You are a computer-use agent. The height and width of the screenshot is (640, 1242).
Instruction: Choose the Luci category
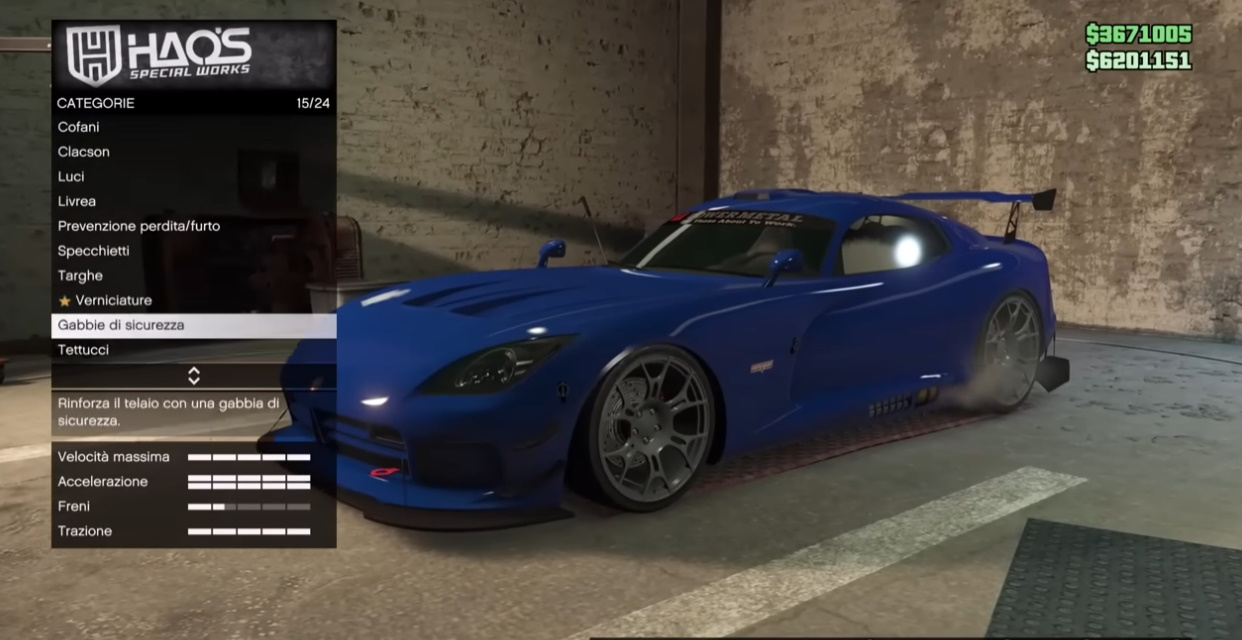click(x=193, y=177)
